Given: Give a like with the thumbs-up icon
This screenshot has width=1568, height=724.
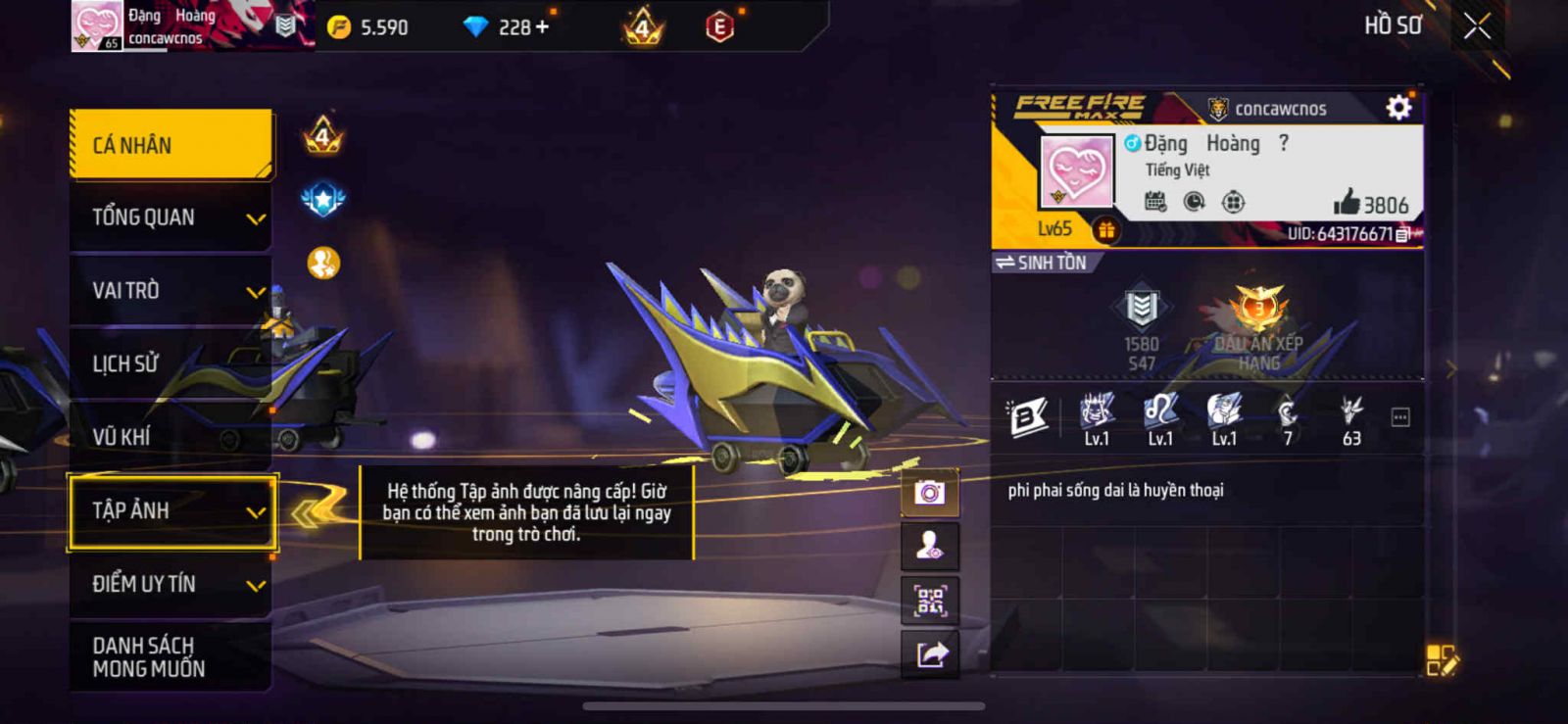Looking at the screenshot, I should click(1347, 202).
